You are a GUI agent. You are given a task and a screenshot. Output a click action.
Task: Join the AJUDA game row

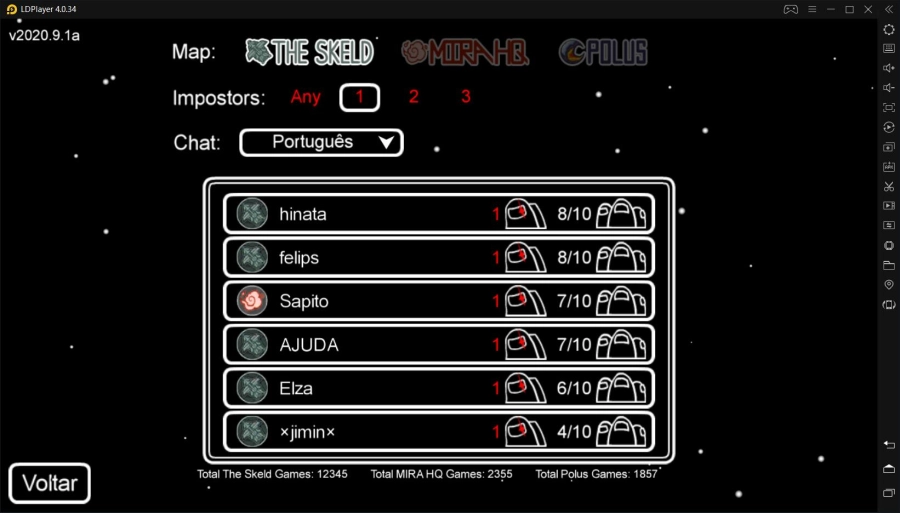pos(439,345)
